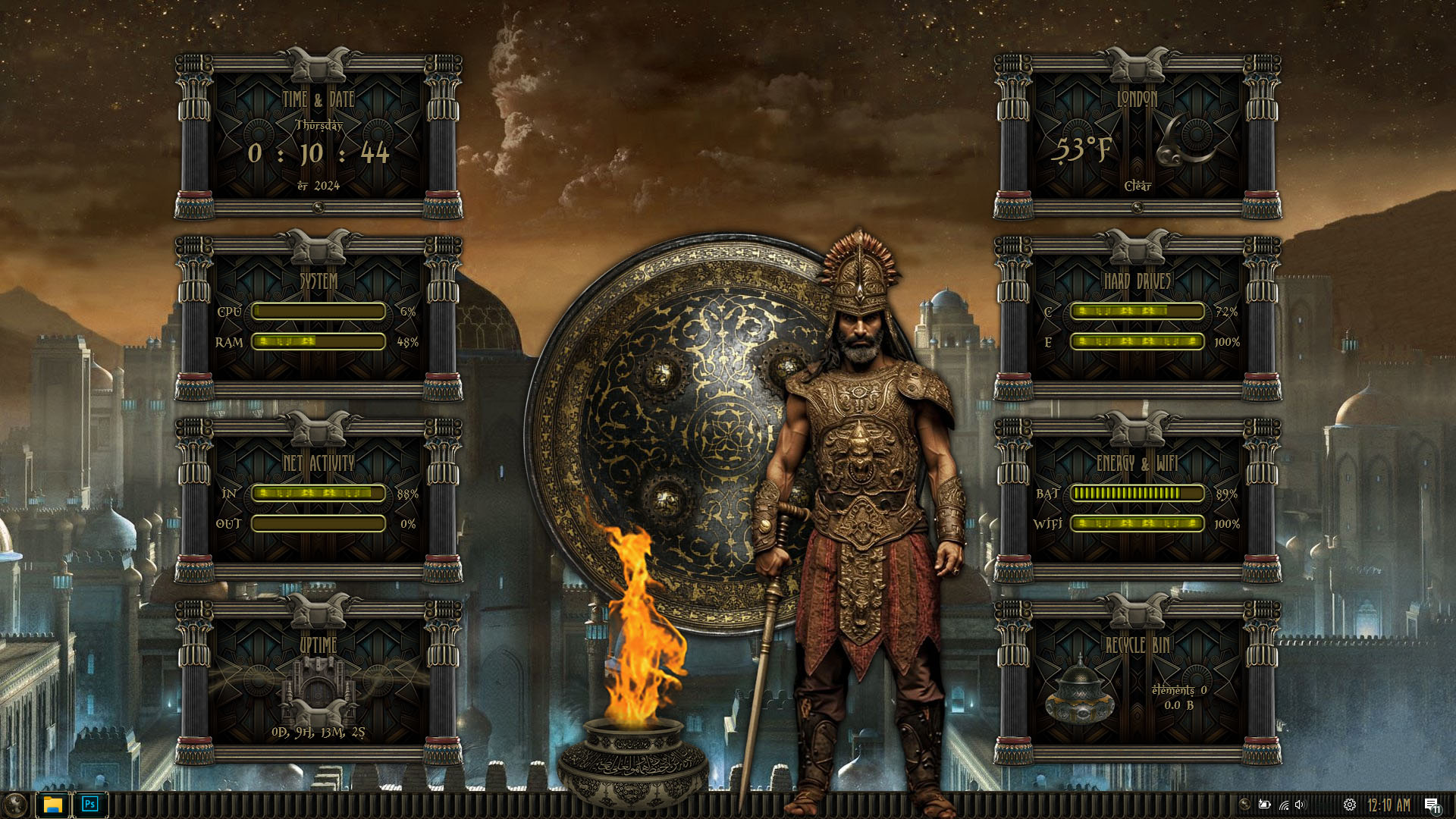
Task: Open Photoshop from the taskbar
Action: pos(90,805)
